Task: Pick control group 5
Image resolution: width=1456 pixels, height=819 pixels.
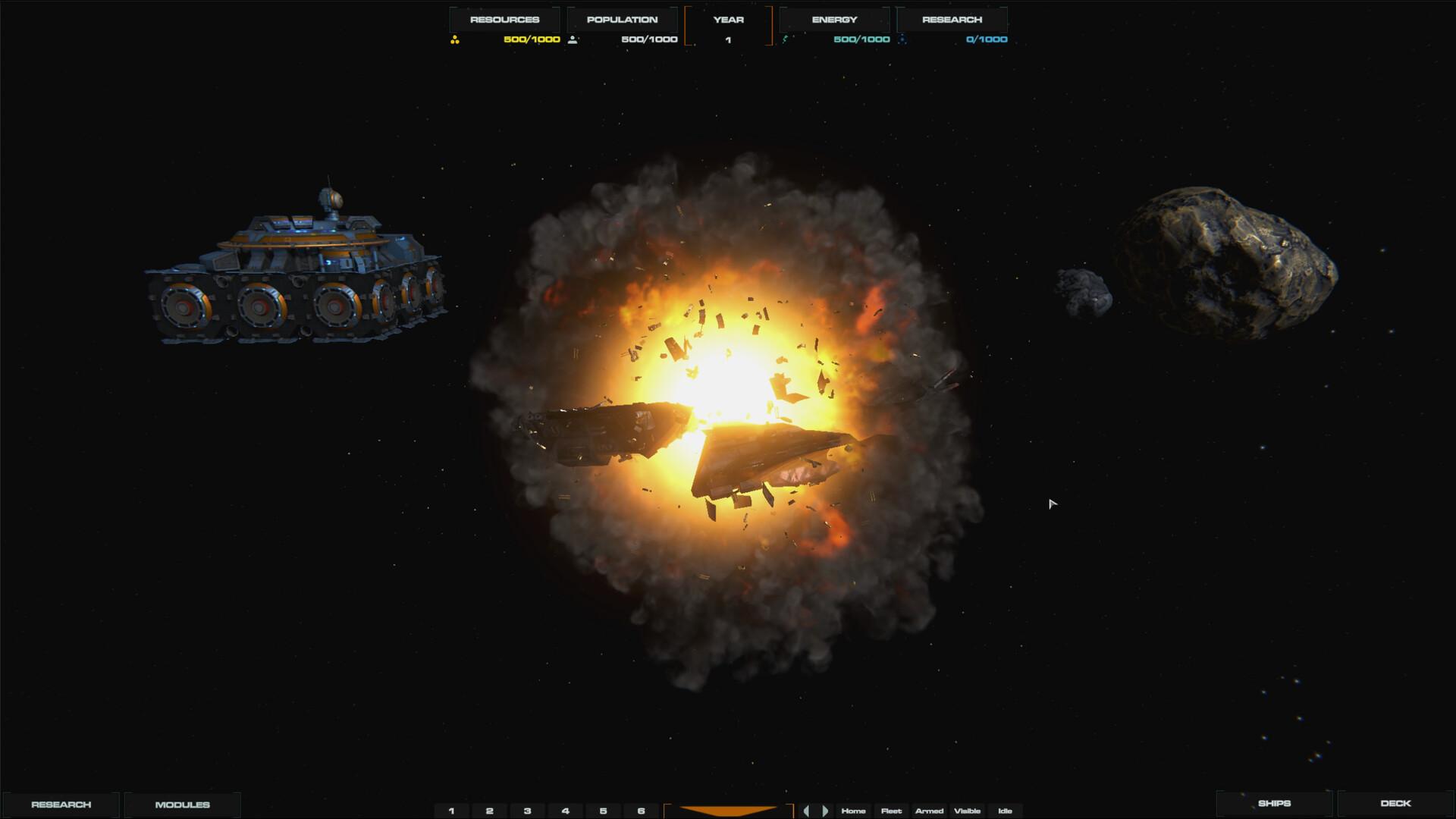Action: pyautogui.click(x=604, y=811)
